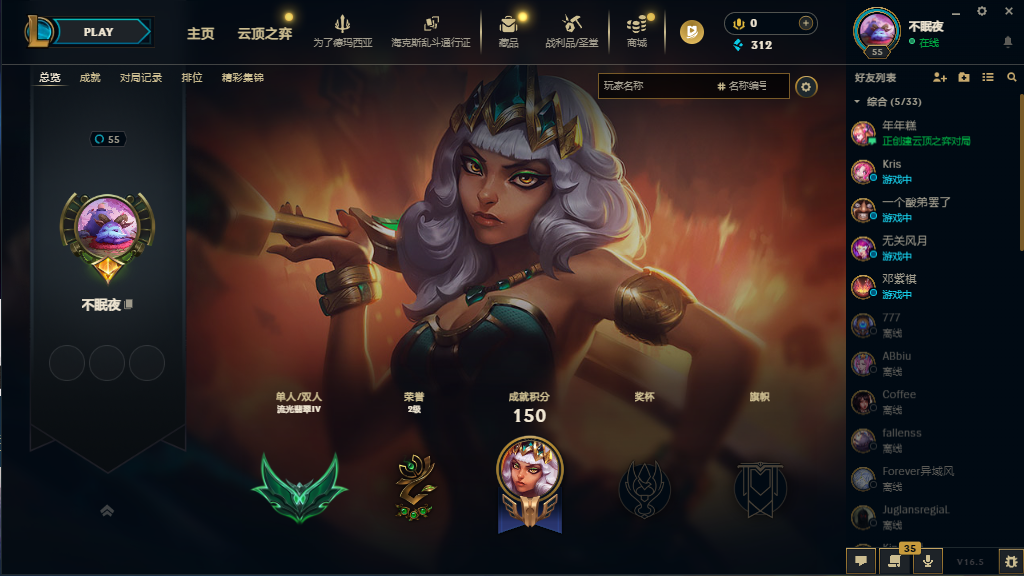Viewport: 1024px width, 576px height.
Task: Switch to the 对局记录 match history tab
Action: click(x=140, y=78)
